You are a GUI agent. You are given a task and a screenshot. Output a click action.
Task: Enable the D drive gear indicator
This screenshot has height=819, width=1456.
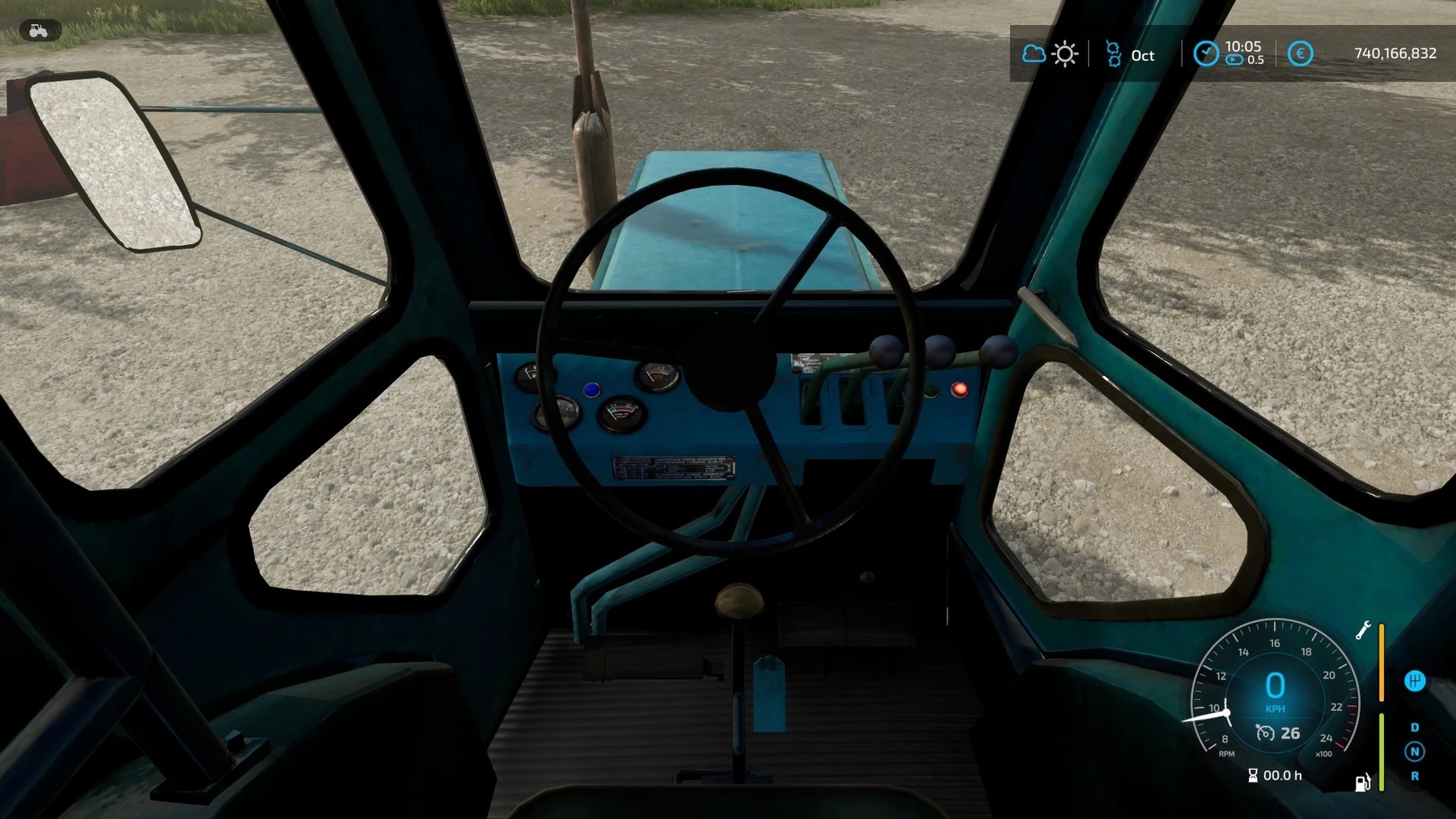point(1416,728)
